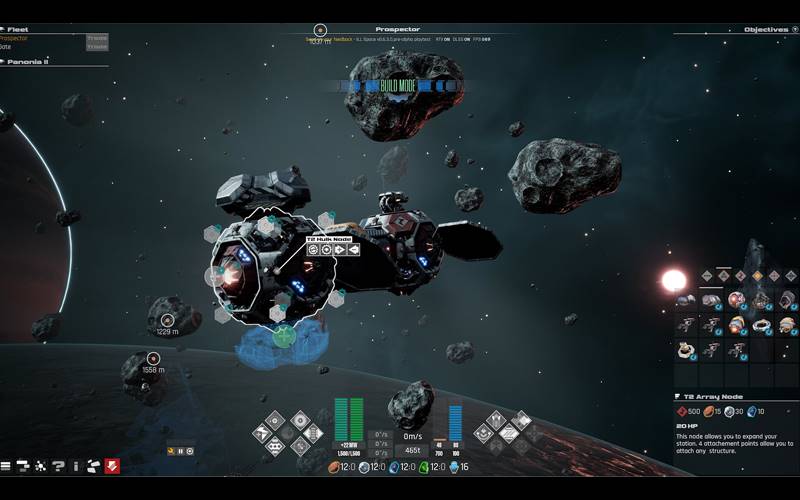Click the question mark help icon
The height and width of the screenshot is (500, 800).
coord(58,466)
